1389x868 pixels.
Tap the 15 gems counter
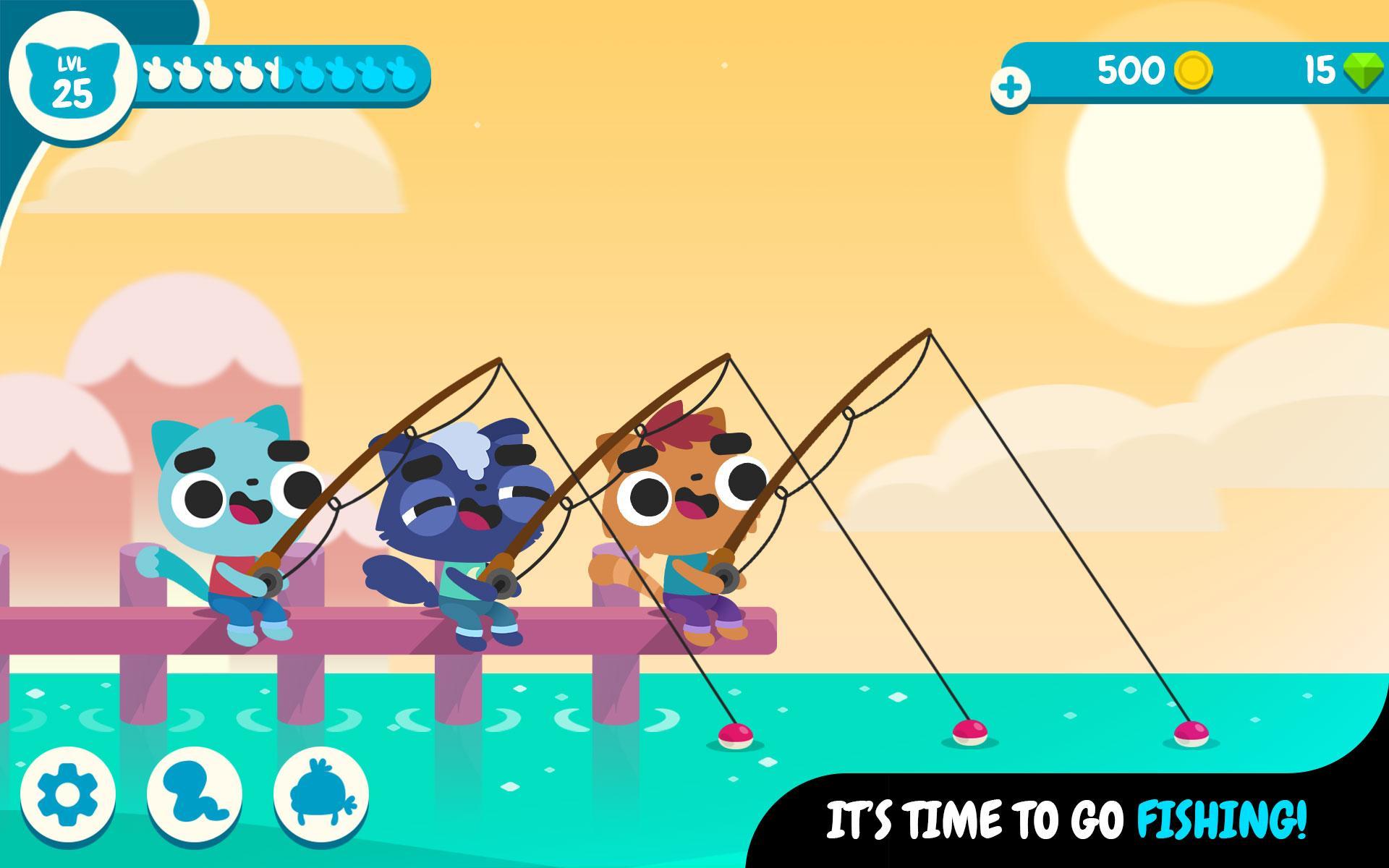click(x=1321, y=70)
